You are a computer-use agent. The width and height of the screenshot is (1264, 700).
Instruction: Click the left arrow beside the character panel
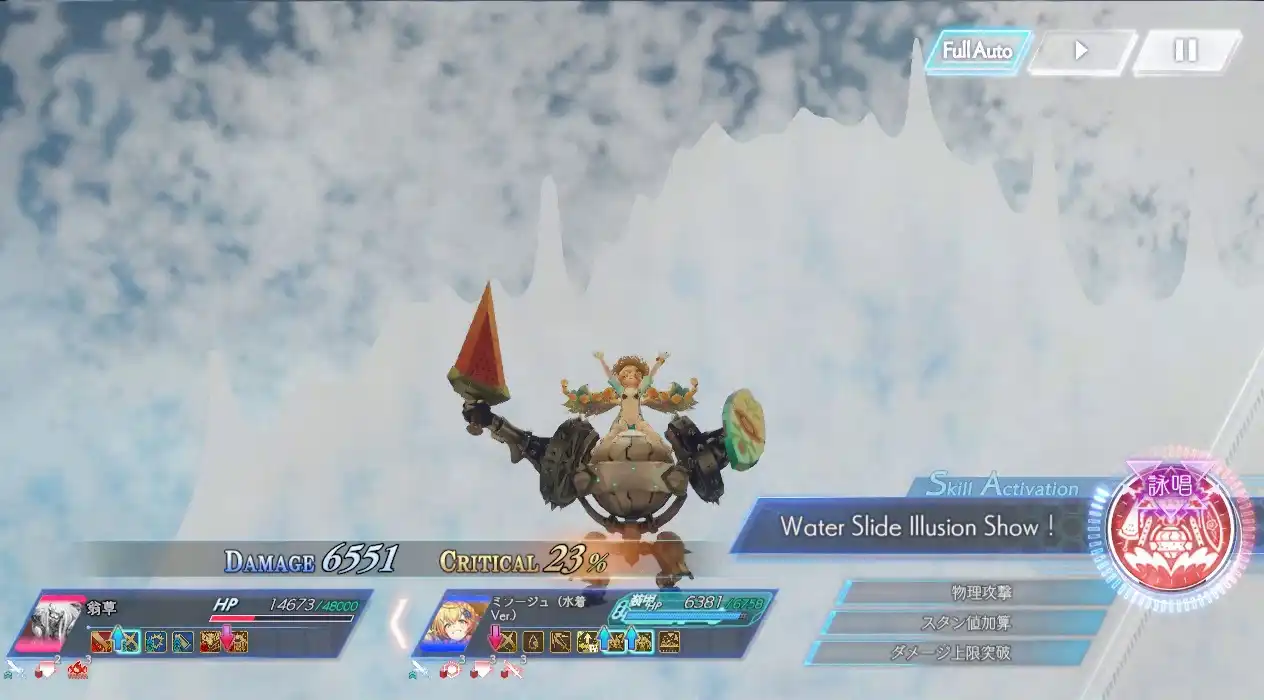coord(398,622)
